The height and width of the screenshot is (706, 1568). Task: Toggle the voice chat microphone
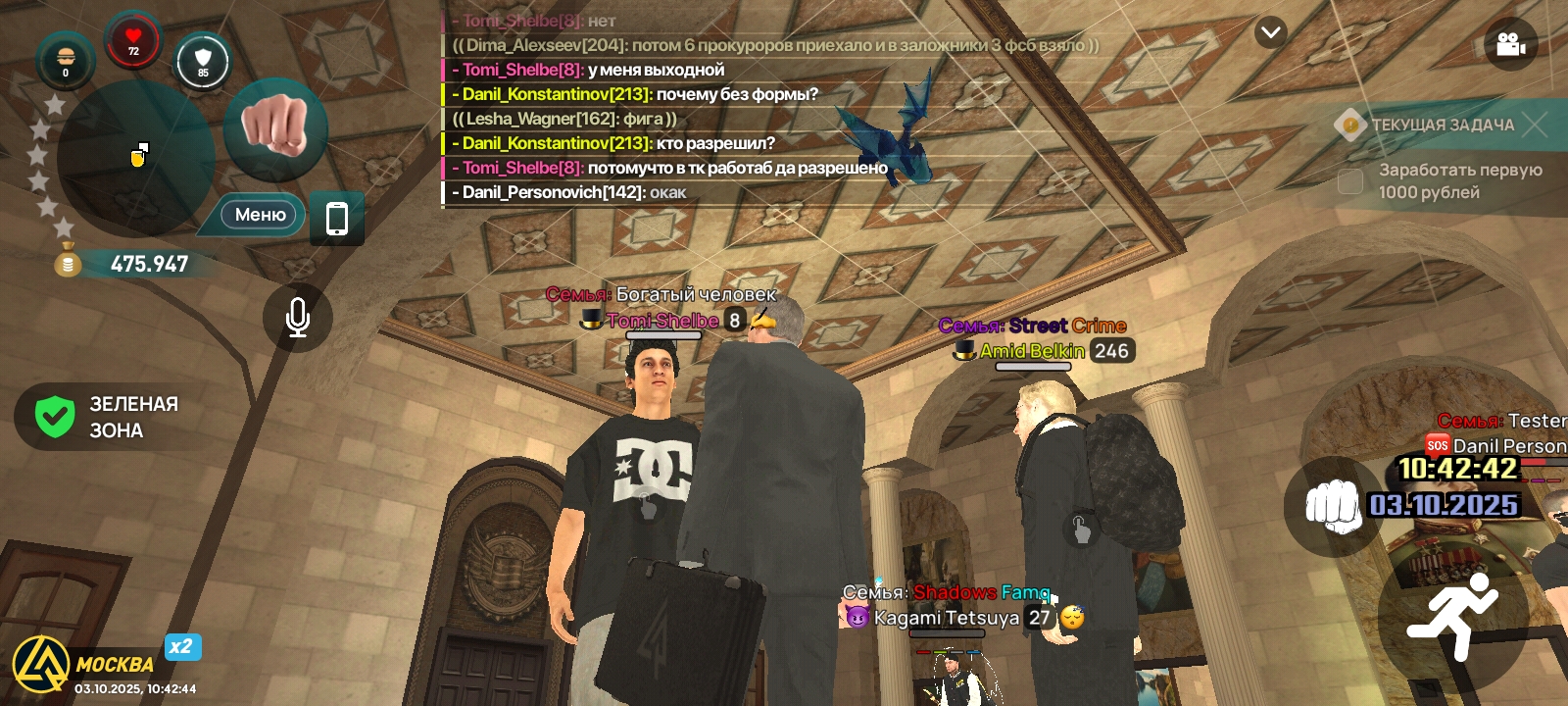(298, 319)
